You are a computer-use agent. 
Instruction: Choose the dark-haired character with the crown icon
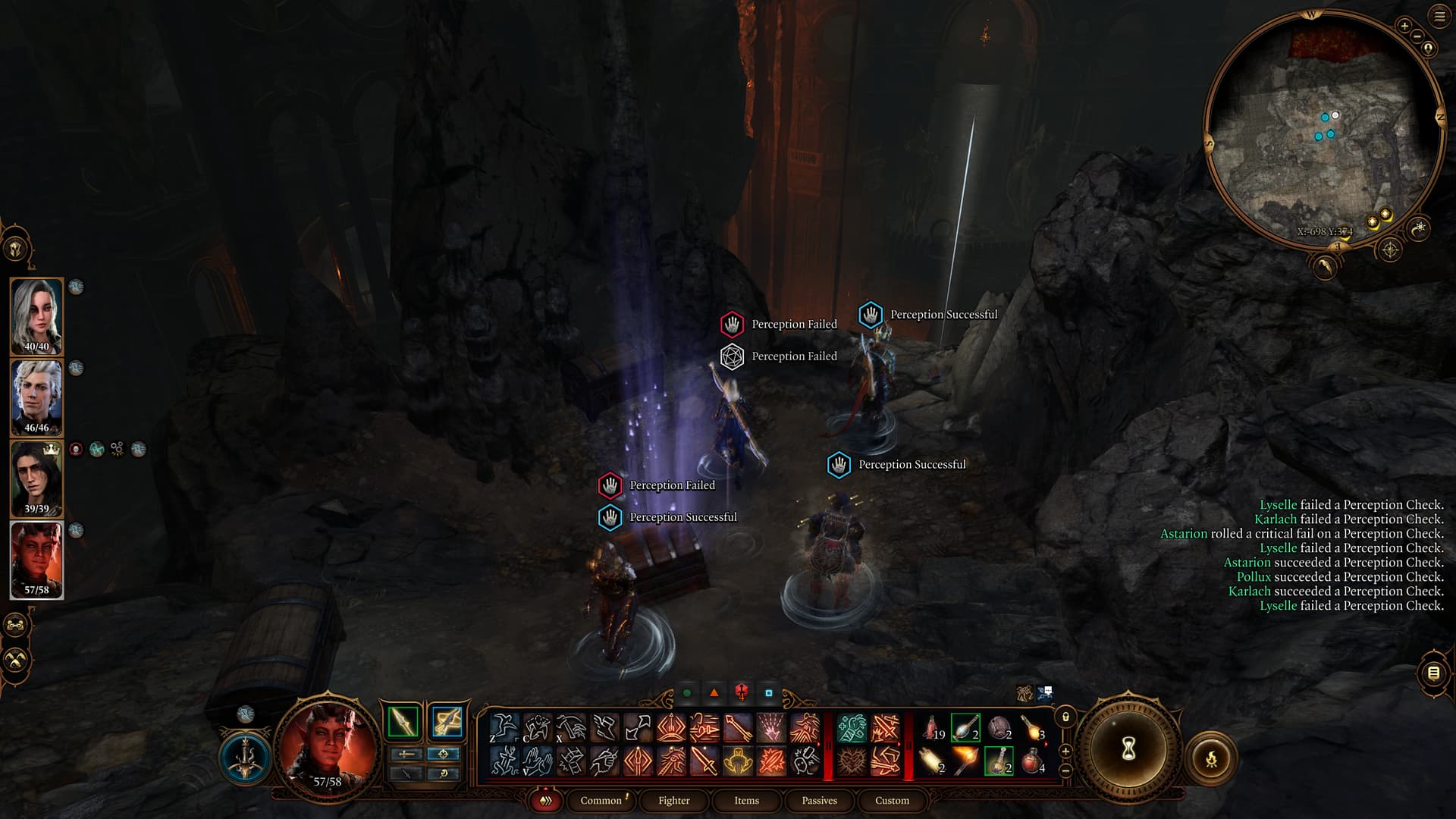pos(36,478)
